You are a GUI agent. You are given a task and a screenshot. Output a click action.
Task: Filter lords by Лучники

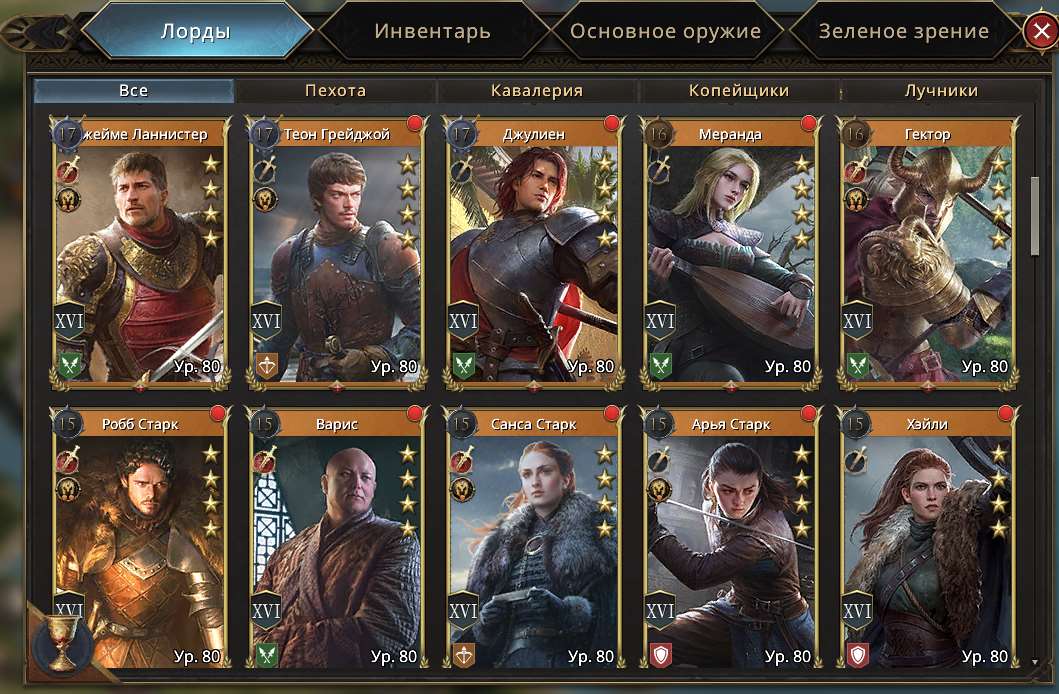941,91
